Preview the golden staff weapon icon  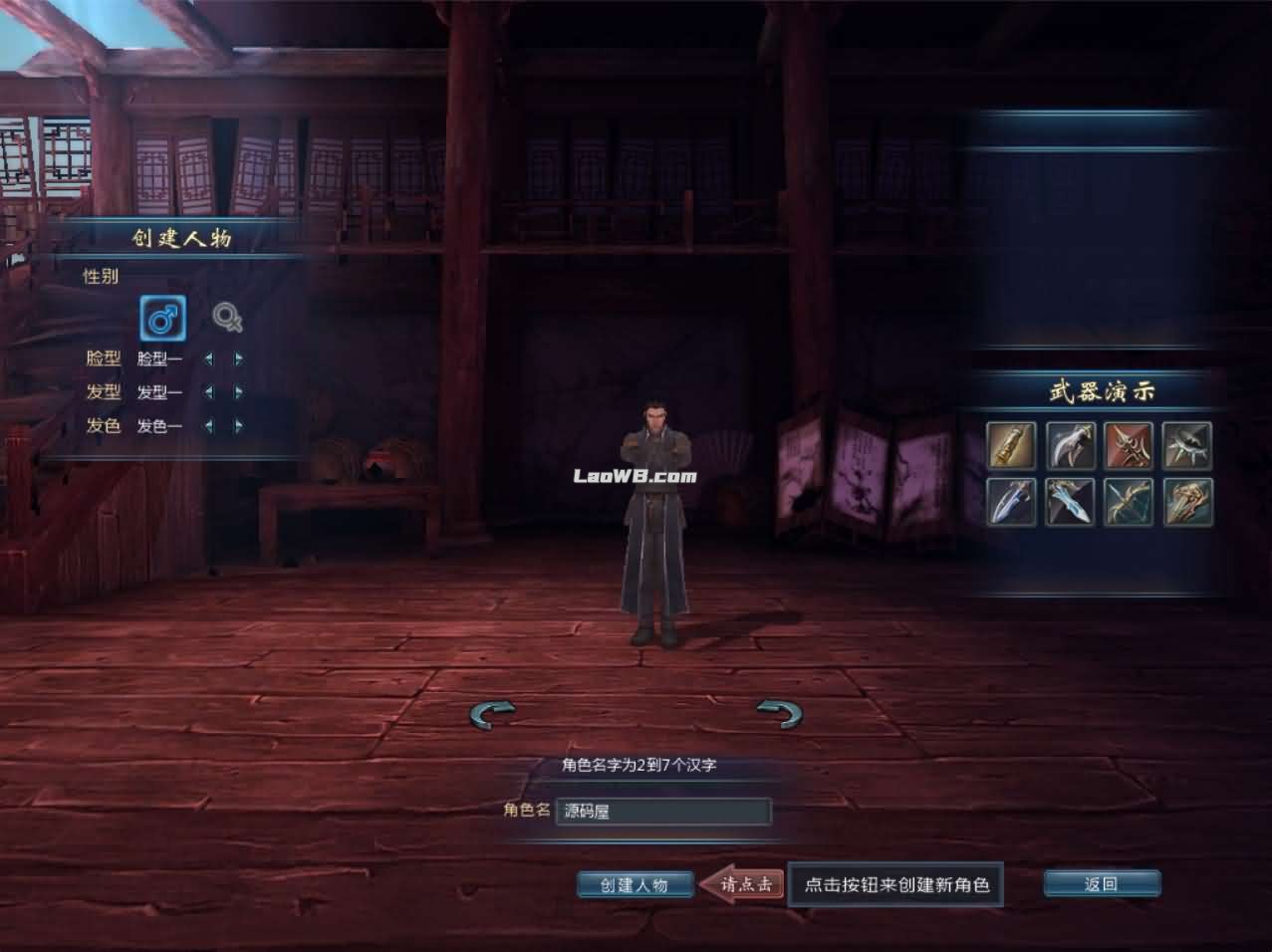click(x=1011, y=444)
